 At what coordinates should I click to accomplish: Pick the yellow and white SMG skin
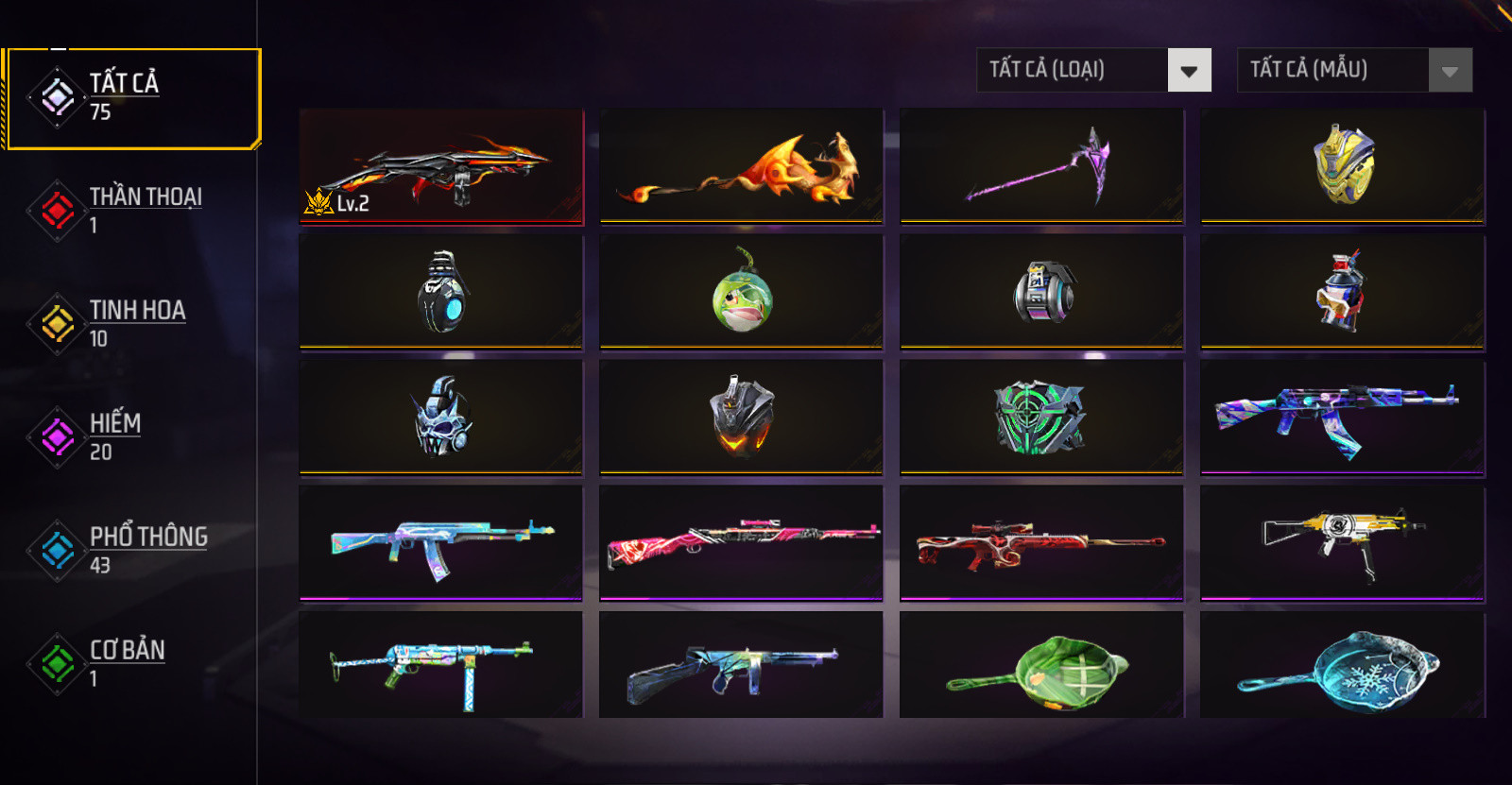[x=1343, y=542]
